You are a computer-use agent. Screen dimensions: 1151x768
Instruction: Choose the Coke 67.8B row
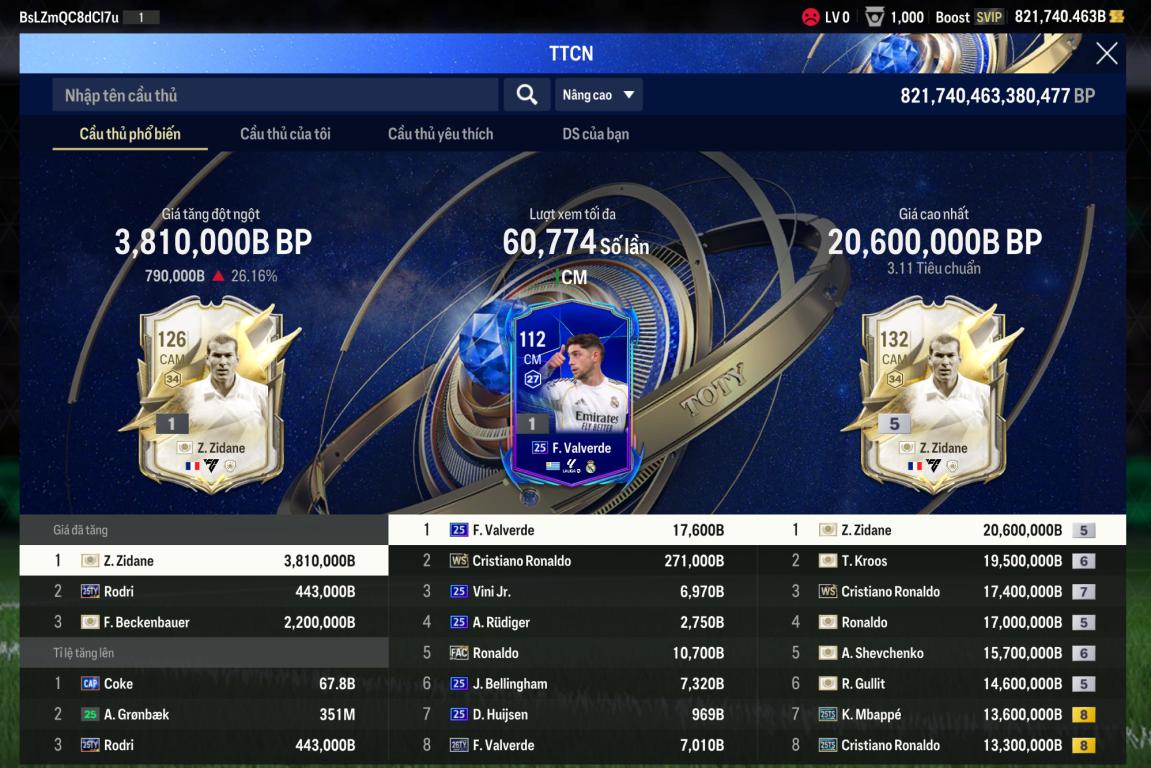[x=204, y=684]
